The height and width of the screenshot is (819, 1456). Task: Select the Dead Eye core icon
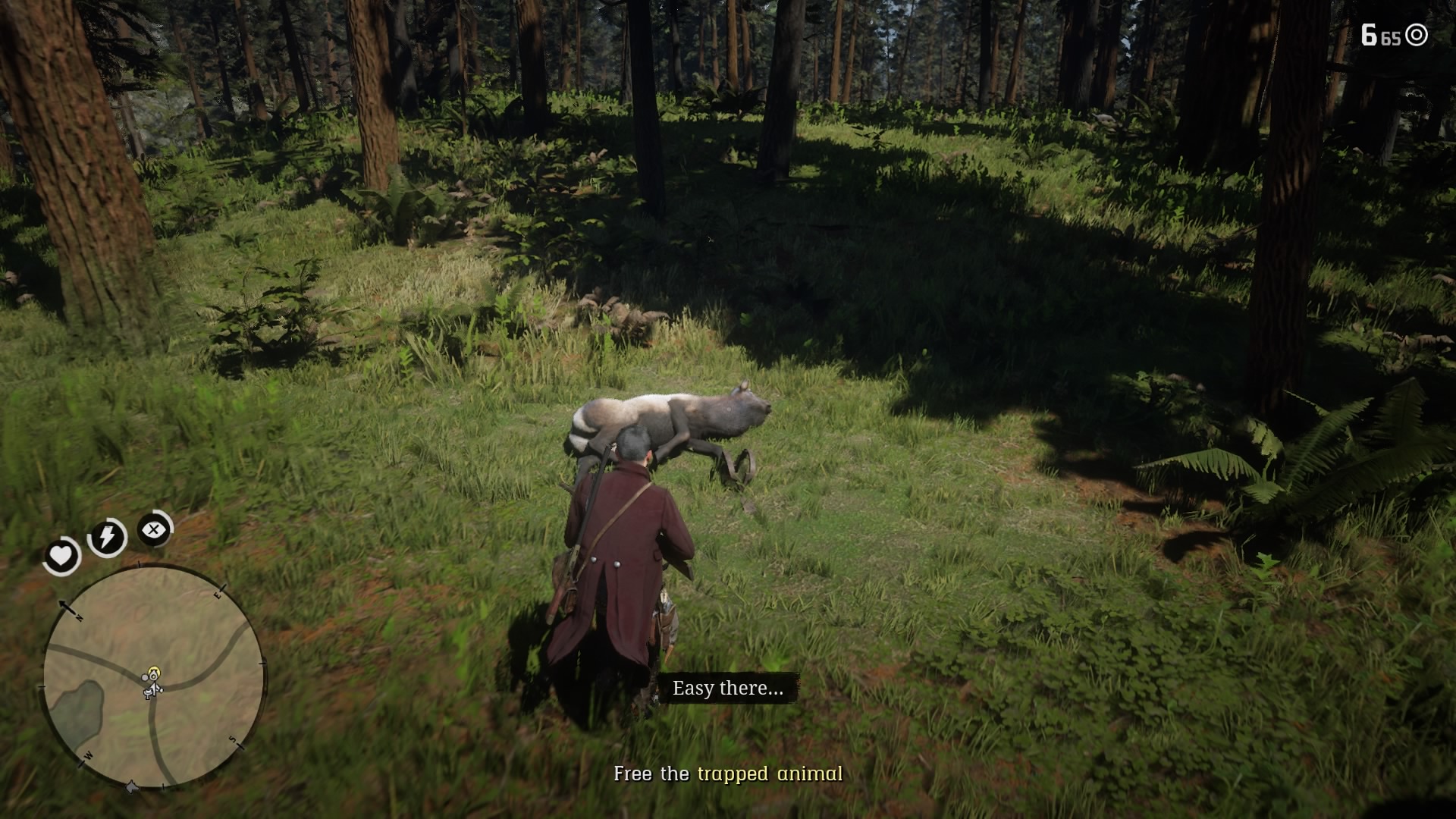tap(153, 530)
